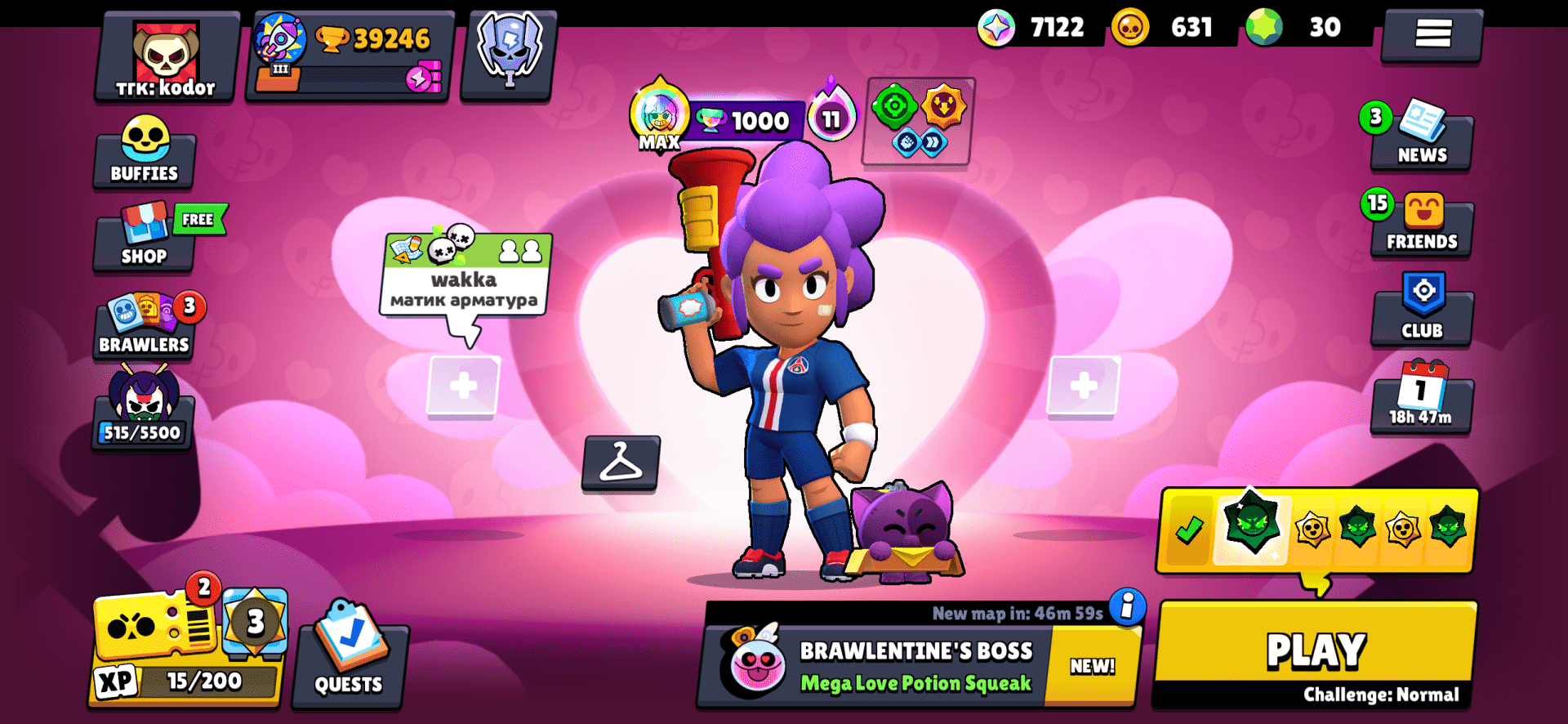Open the hamburger menu in top right
The height and width of the screenshot is (724, 1568).
point(1432,34)
